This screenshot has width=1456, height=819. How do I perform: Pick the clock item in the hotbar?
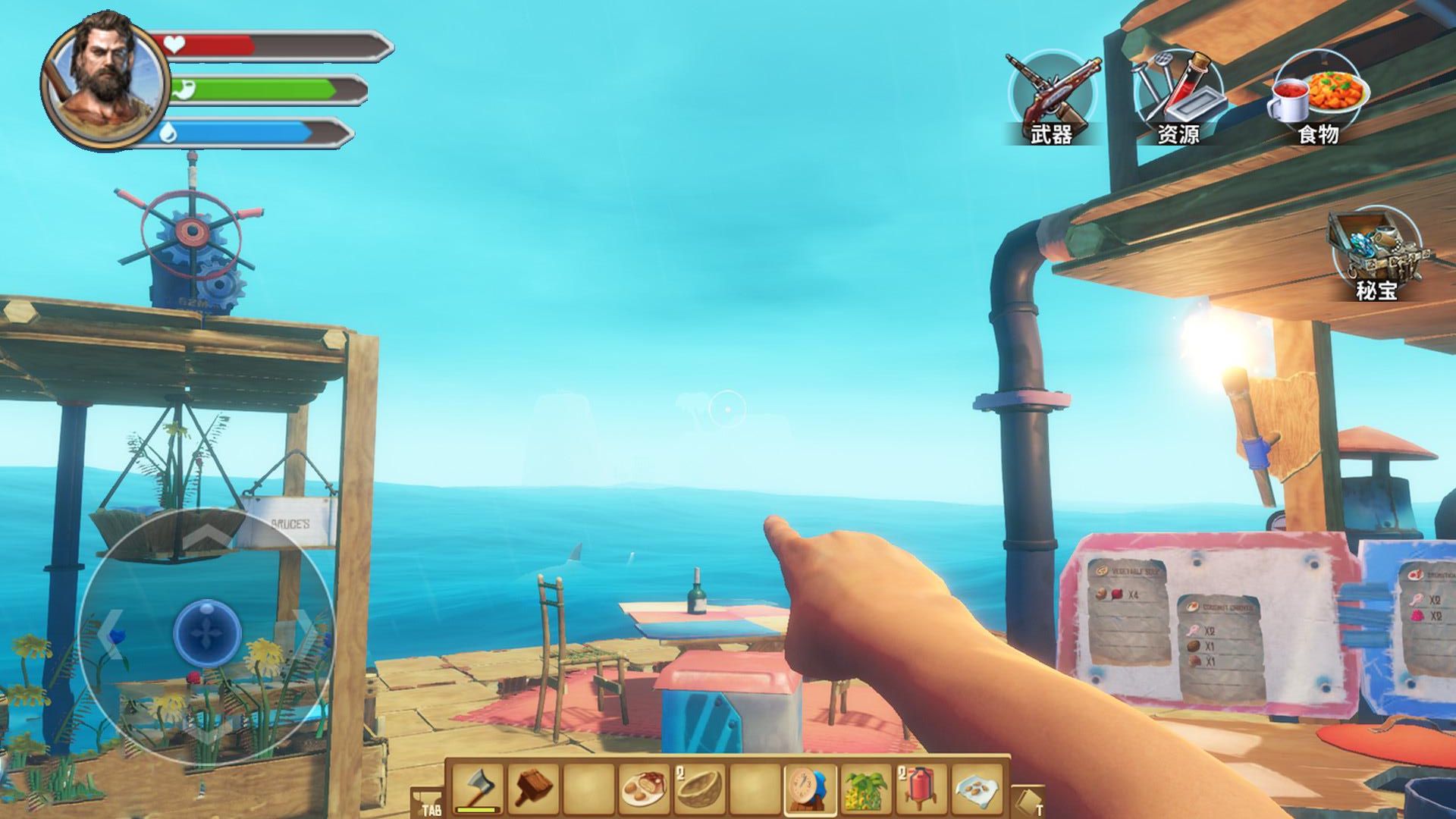coord(808,789)
